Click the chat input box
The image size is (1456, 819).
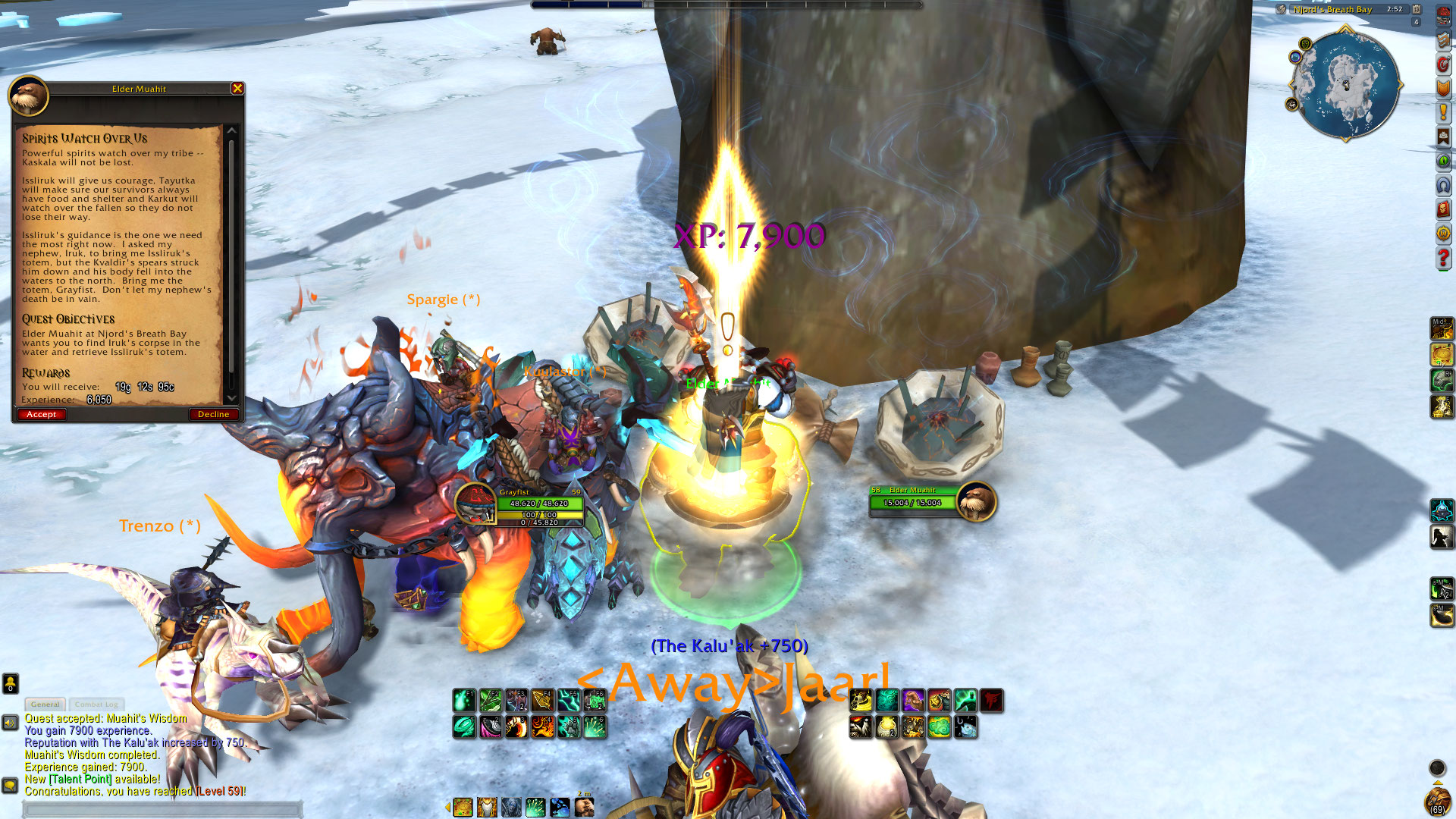tap(163, 810)
